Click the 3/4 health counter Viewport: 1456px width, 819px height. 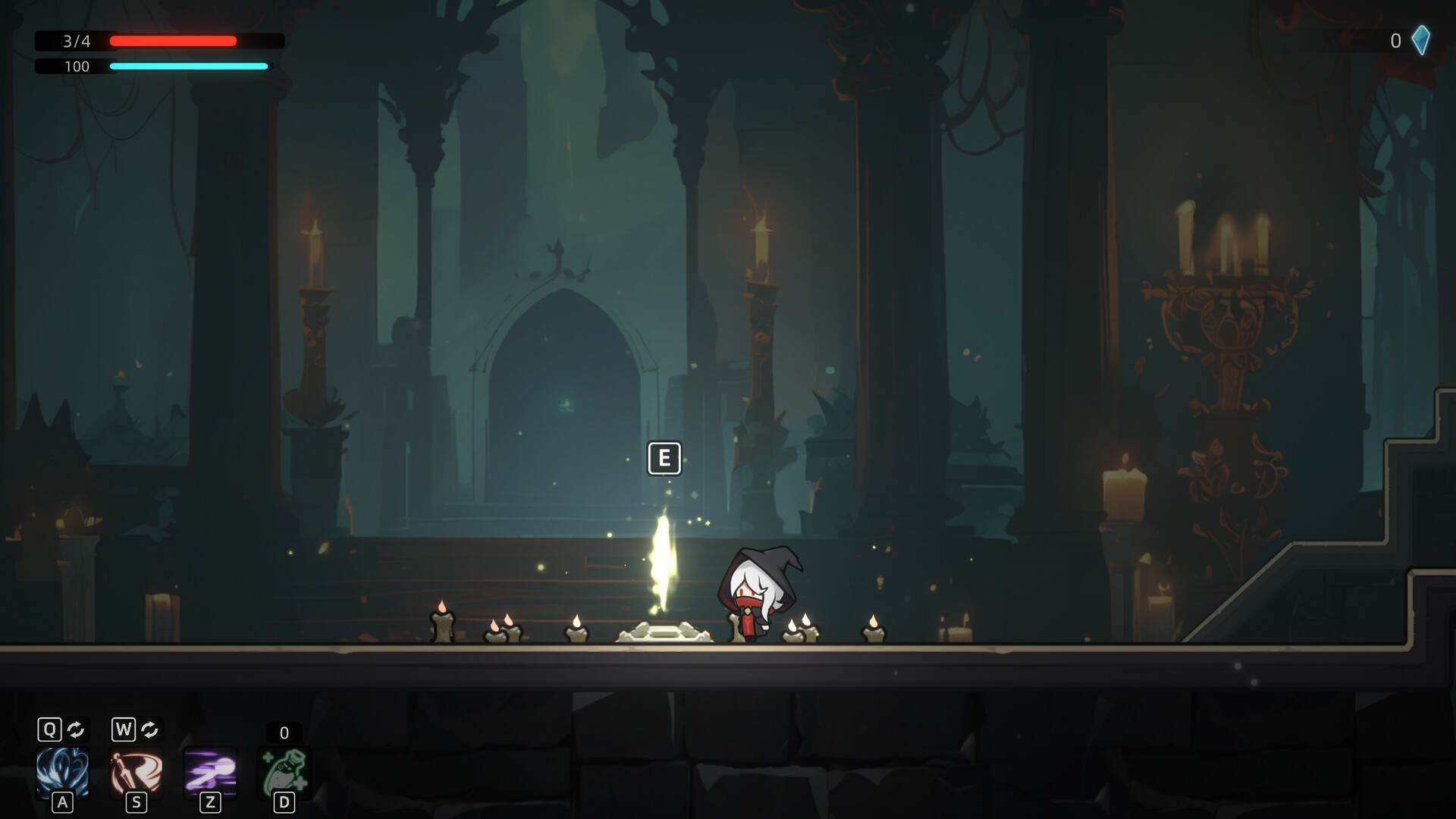(76, 42)
